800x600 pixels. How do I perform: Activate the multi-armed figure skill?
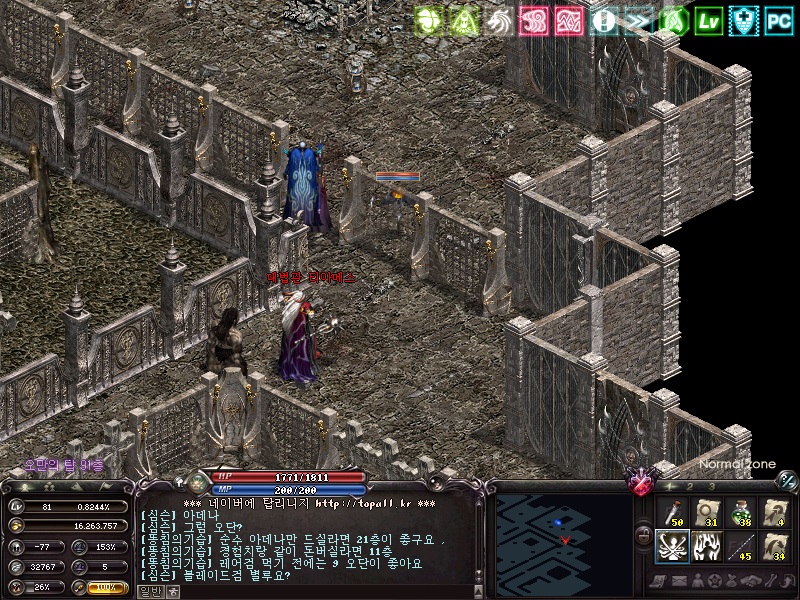(672, 547)
